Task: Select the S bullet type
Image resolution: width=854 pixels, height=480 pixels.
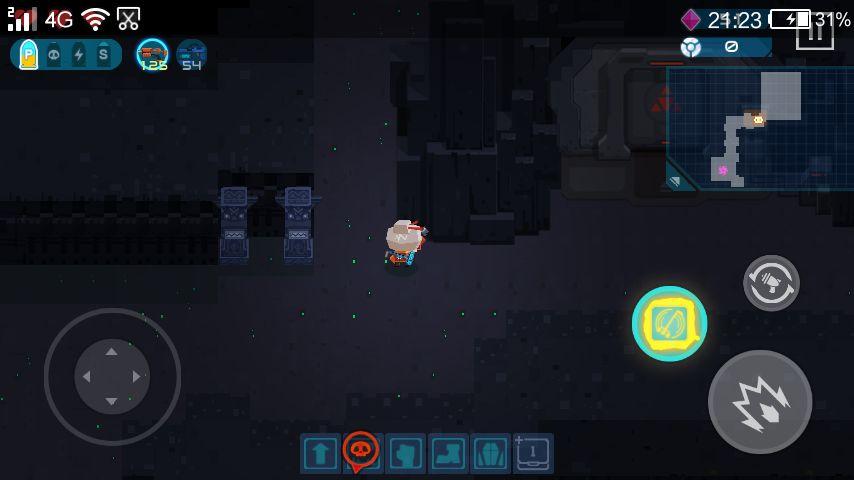Action: (104, 55)
